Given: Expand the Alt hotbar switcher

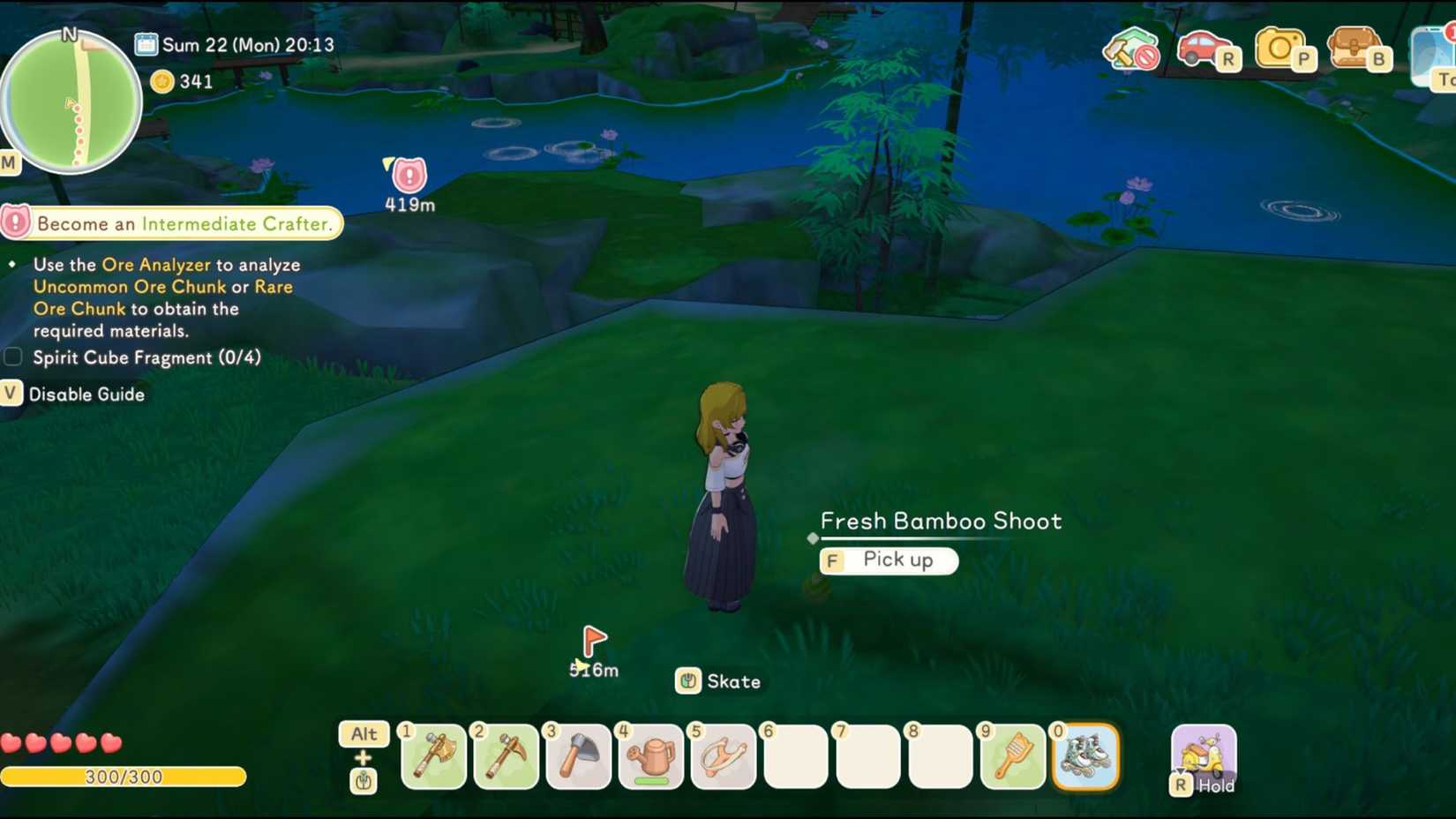Looking at the screenshot, I should [x=363, y=734].
